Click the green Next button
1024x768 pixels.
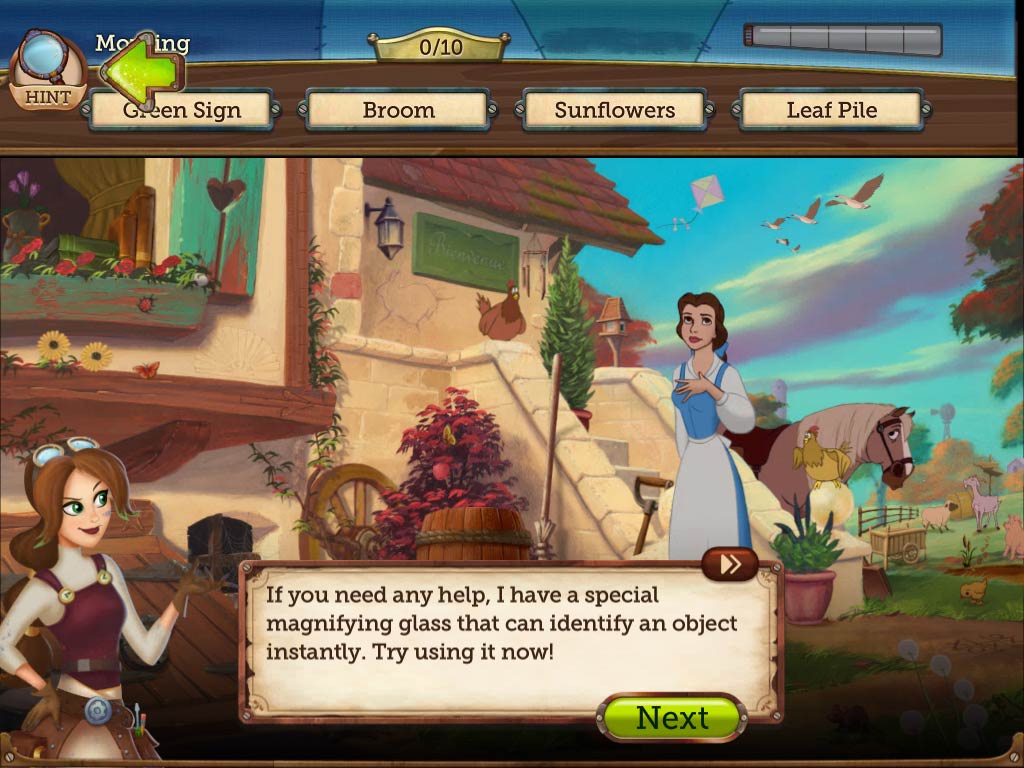672,717
